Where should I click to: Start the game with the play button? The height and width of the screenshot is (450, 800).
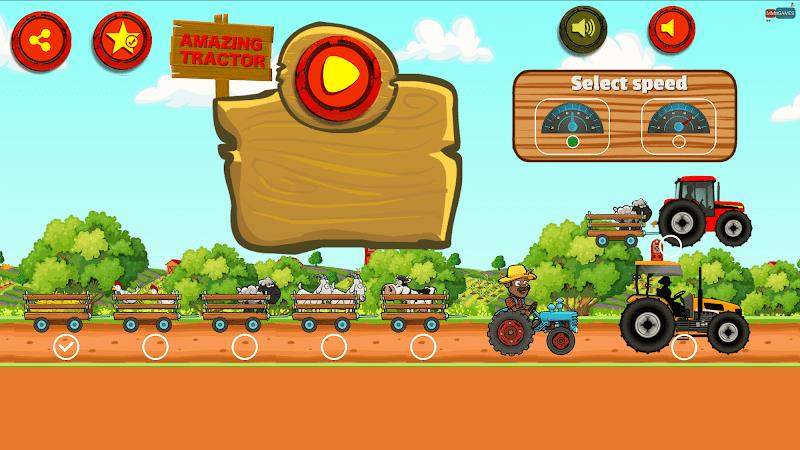pyautogui.click(x=335, y=68)
